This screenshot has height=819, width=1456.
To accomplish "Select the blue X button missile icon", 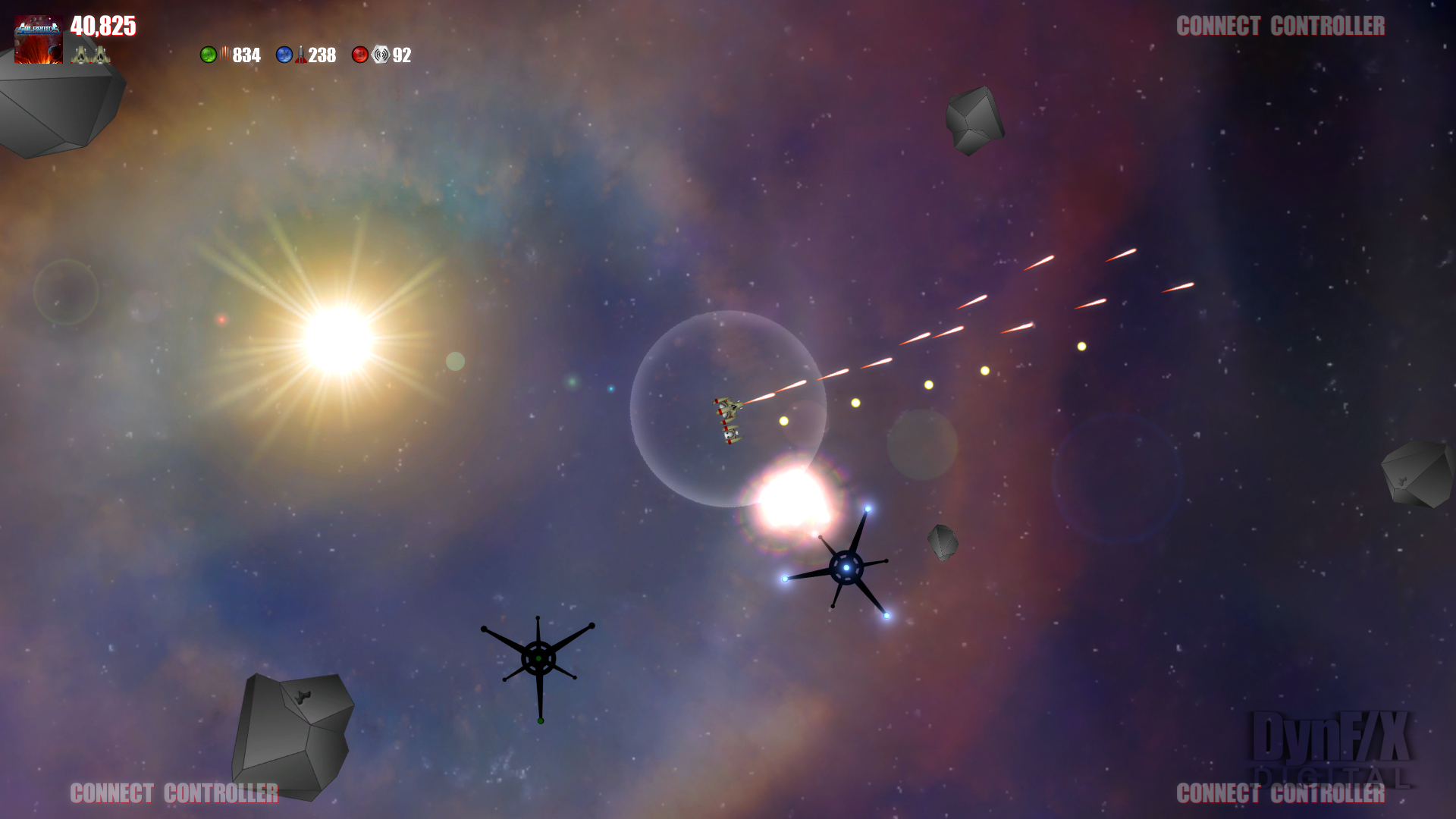I will coord(284,55).
